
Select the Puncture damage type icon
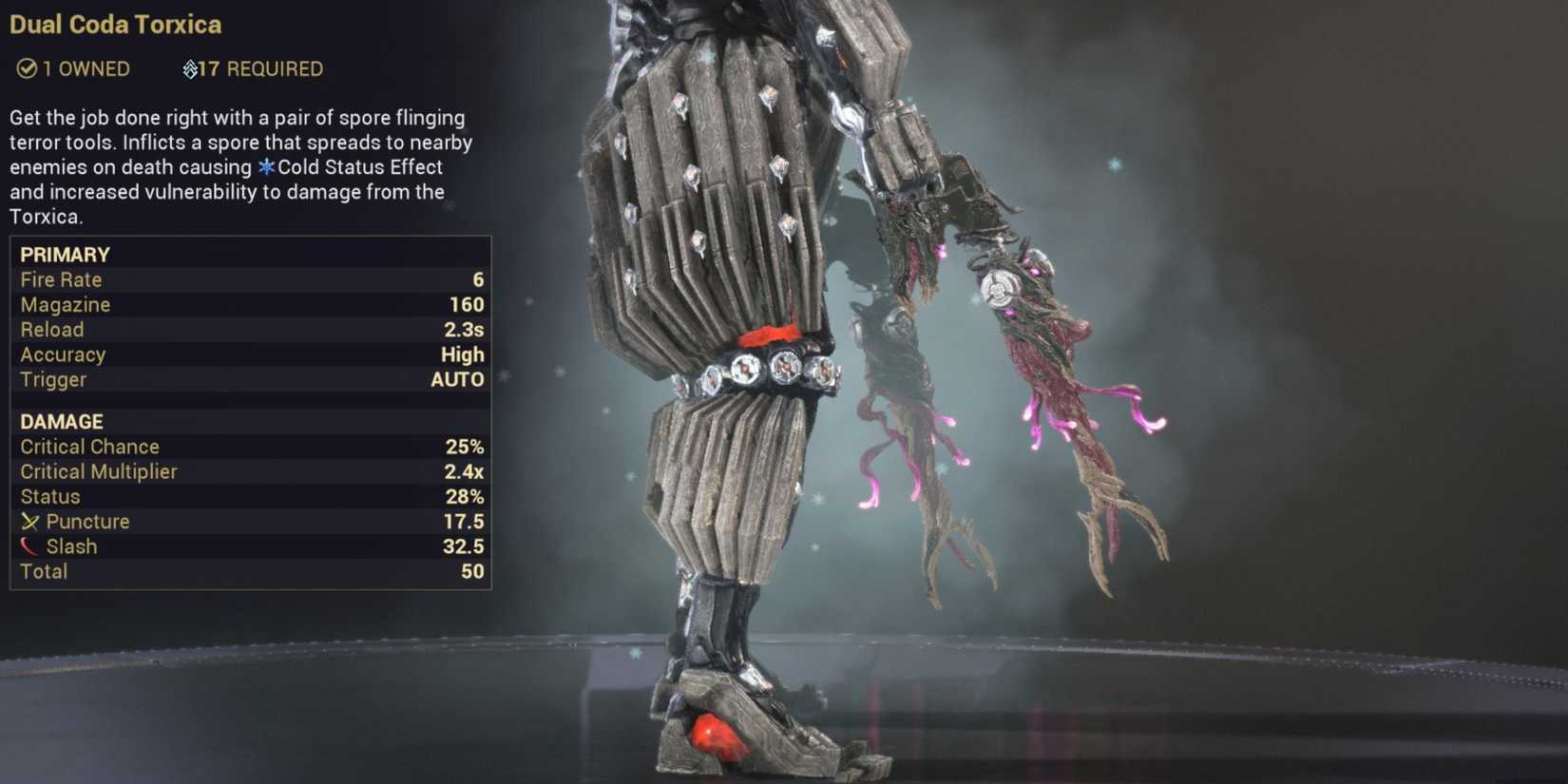click(29, 521)
